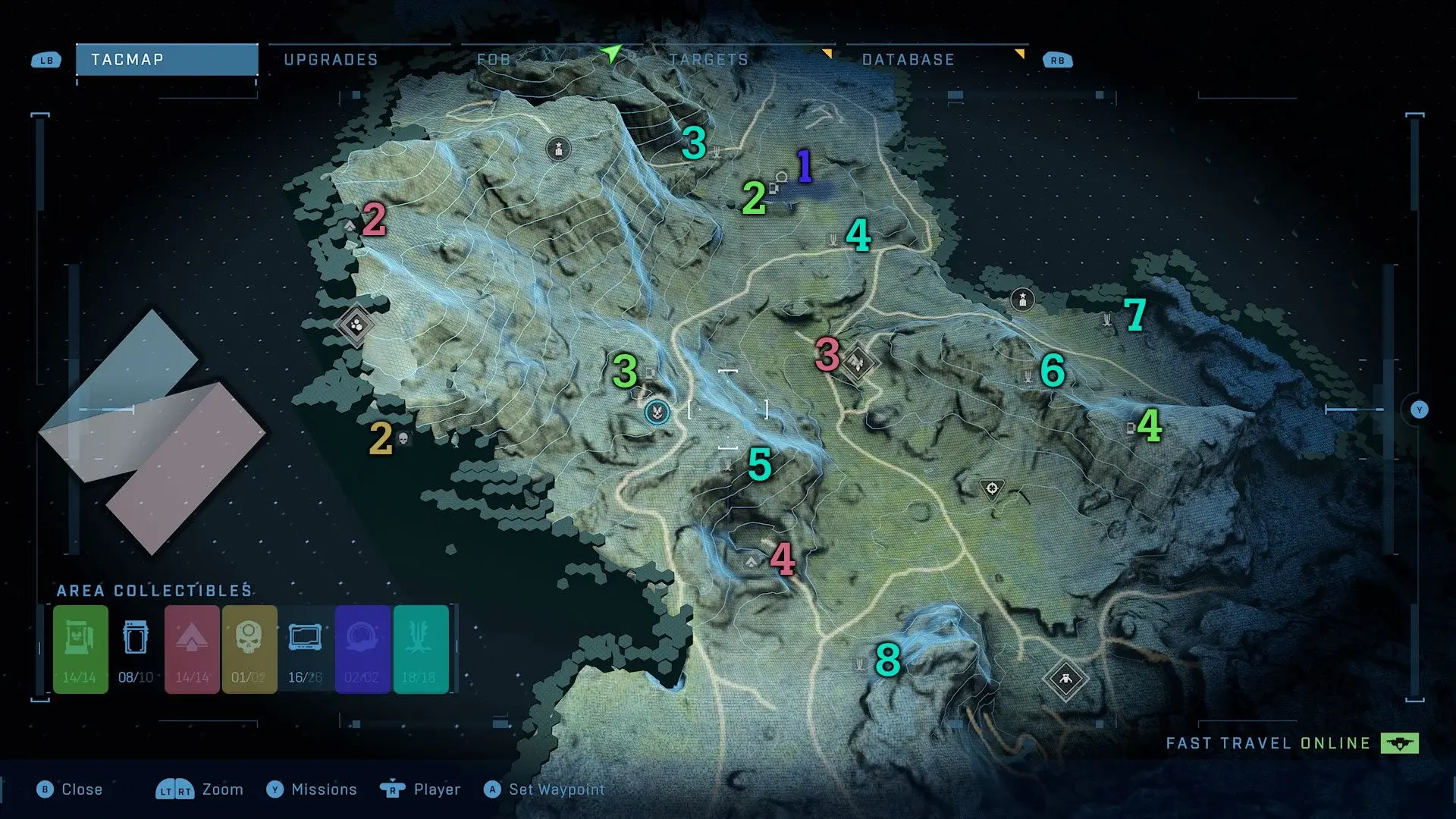Click the crosshair high-value target marker
The image size is (1456, 819).
tap(992, 488)
